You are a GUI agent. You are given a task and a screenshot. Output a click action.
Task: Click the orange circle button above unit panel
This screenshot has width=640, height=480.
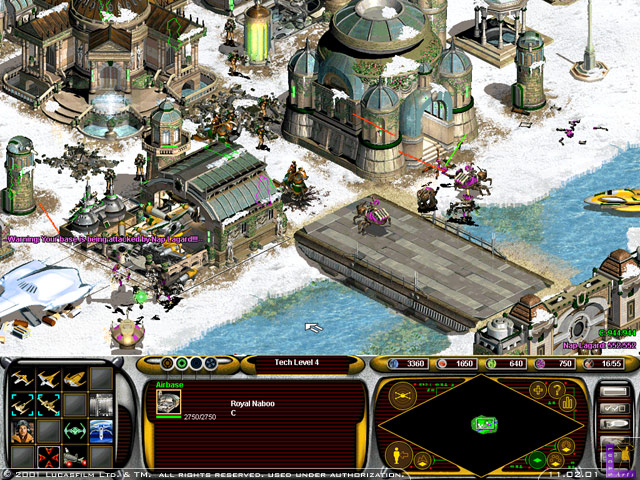165,363
